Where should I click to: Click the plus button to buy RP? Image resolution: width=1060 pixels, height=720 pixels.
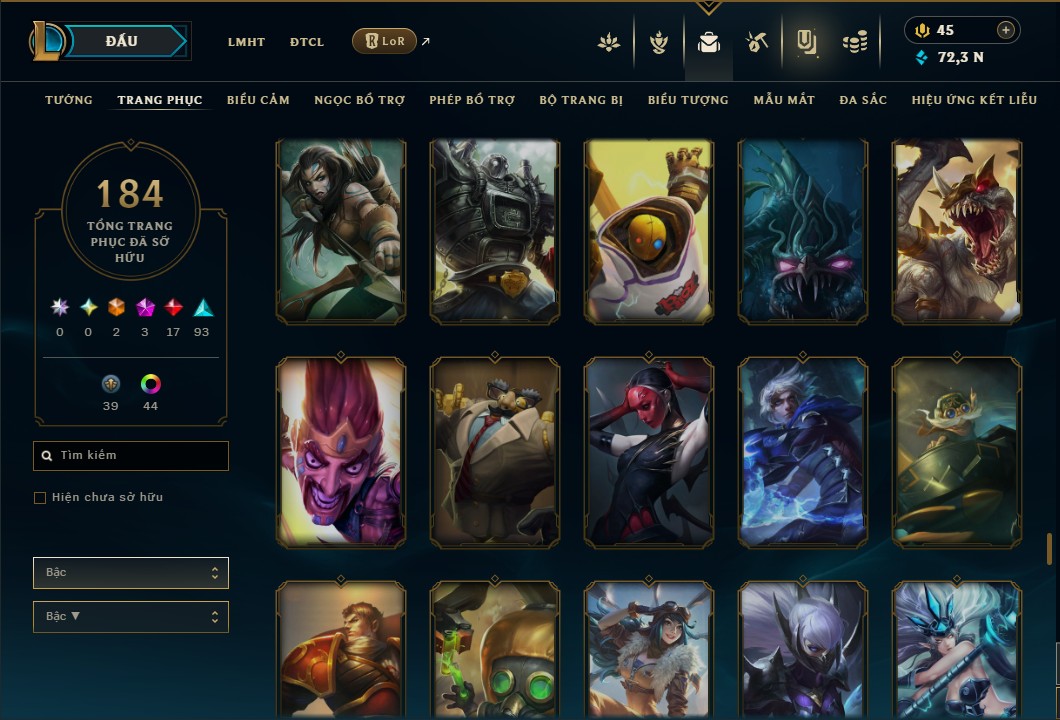click(1005, 31)
